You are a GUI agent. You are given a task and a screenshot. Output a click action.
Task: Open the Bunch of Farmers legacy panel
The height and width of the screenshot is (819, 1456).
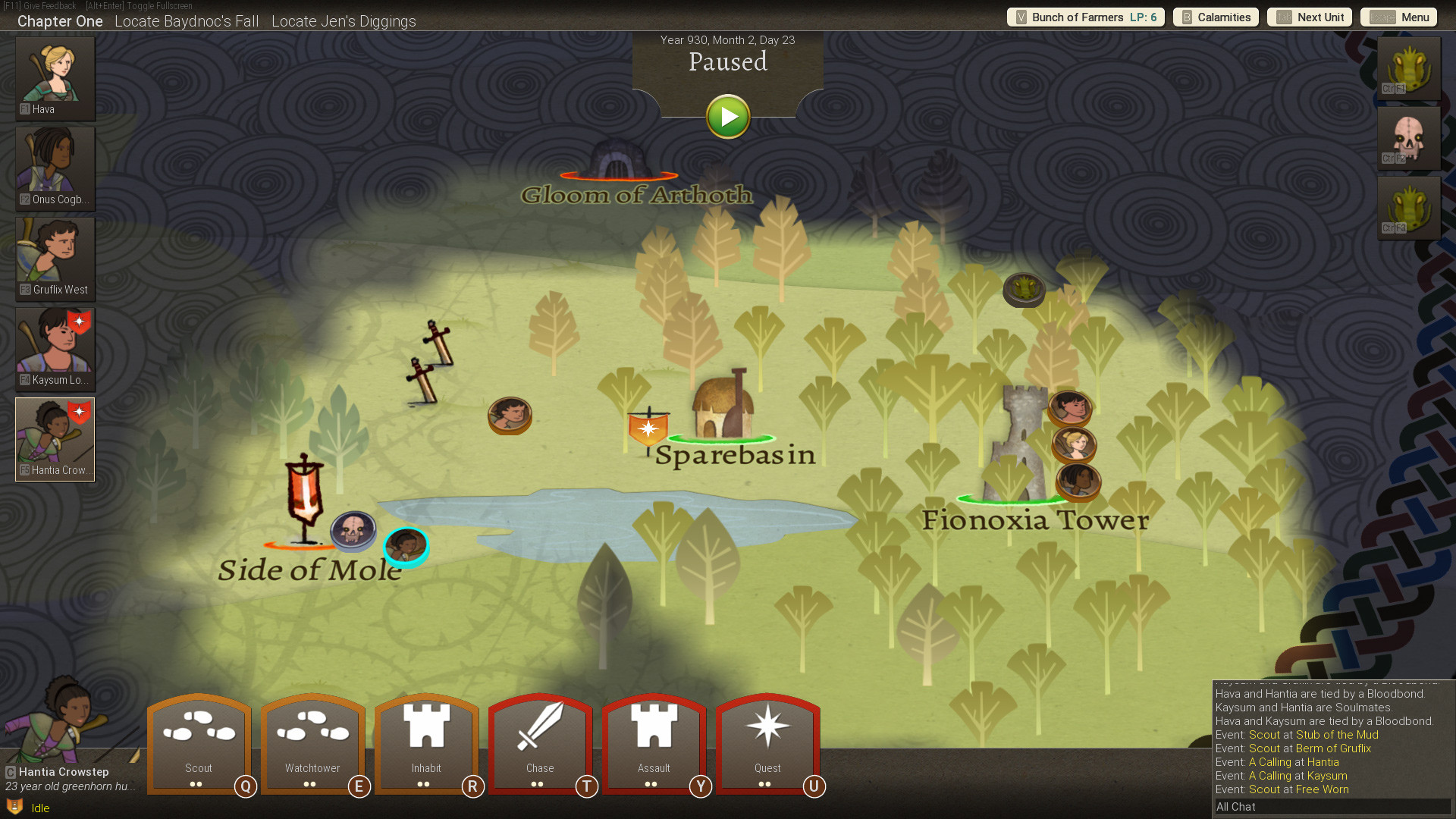(x=1085, y=17)
